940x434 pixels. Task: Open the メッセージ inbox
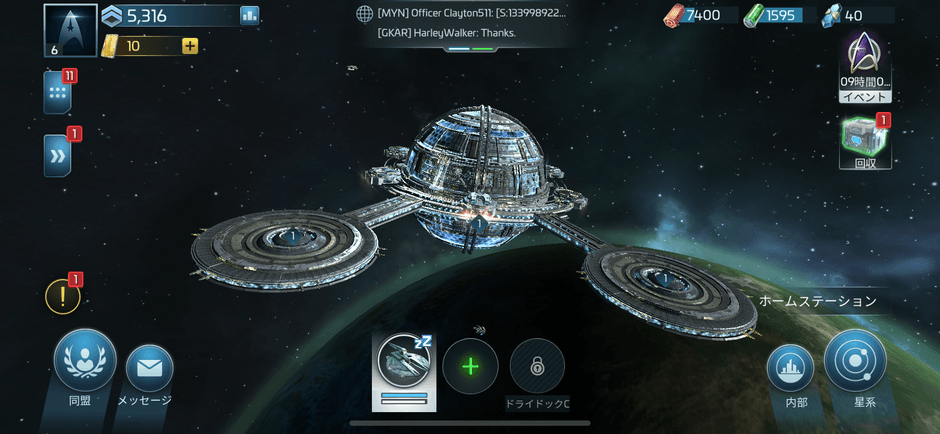150,369
